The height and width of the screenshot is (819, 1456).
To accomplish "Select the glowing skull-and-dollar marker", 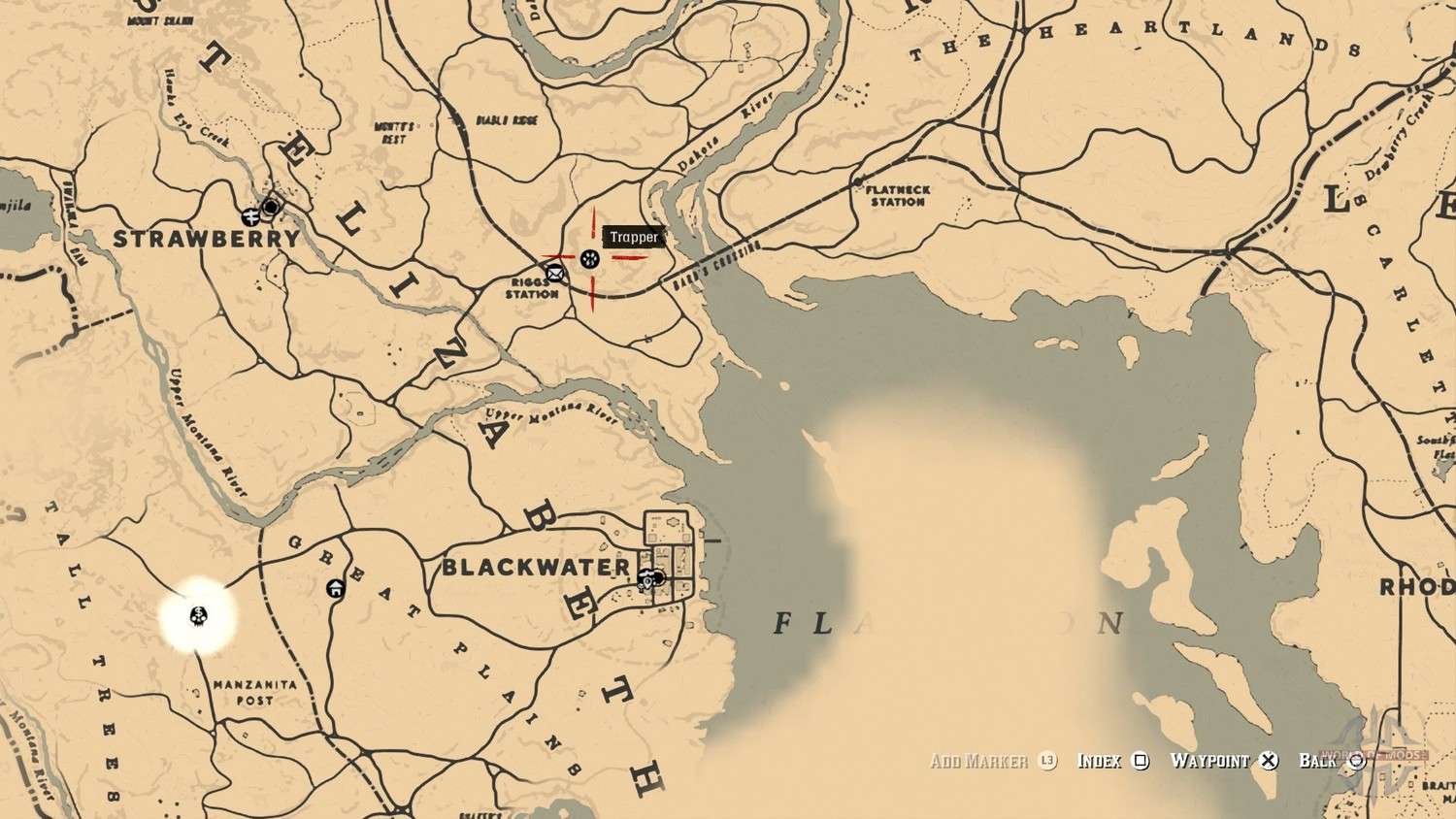I will coord(199,614).
